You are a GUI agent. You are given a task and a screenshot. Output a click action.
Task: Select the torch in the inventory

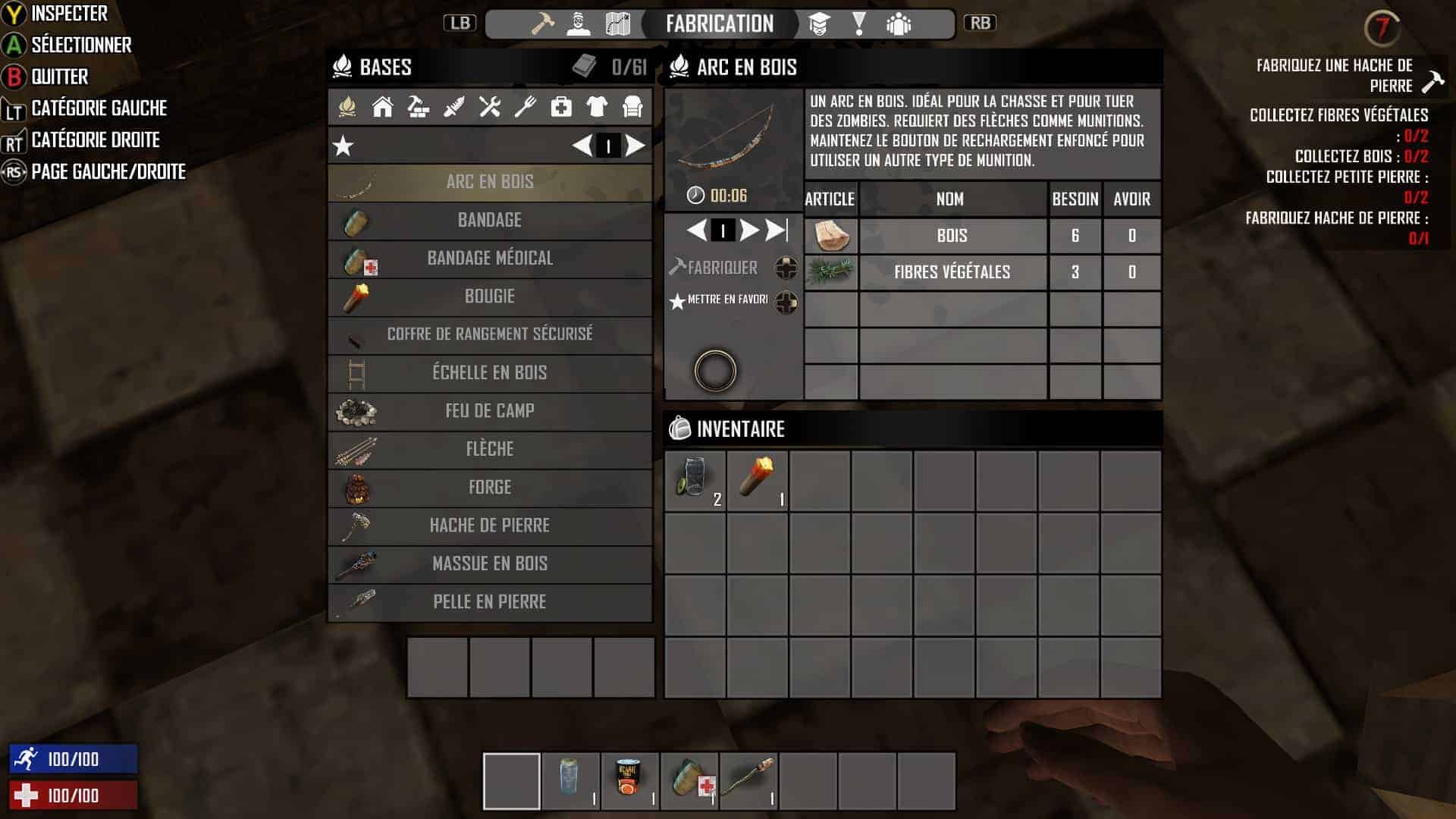pyautogui.click(x=758, y=480)
